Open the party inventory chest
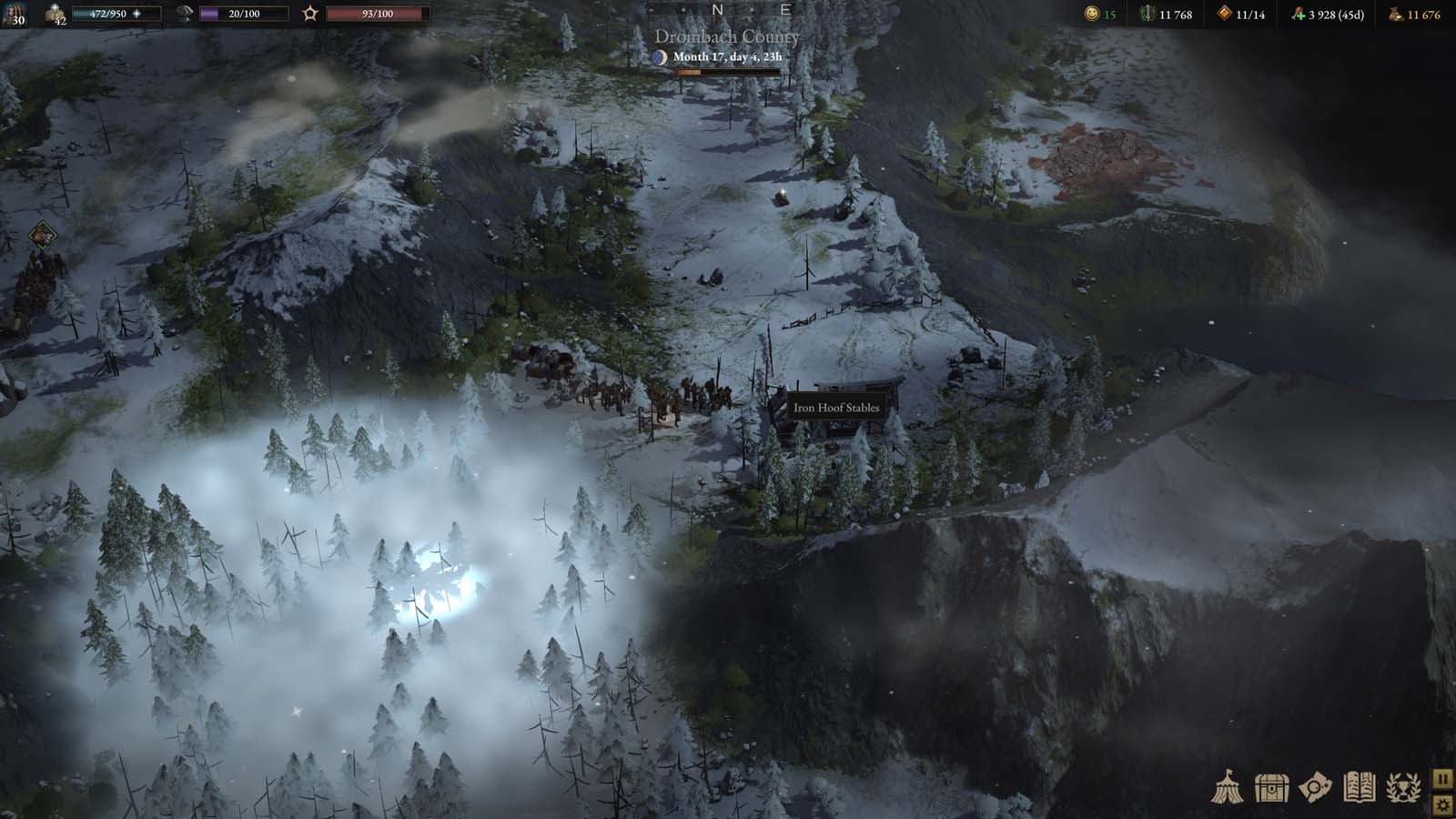This screenshot has width=1456, height=819. click(x=1272, y=787)
